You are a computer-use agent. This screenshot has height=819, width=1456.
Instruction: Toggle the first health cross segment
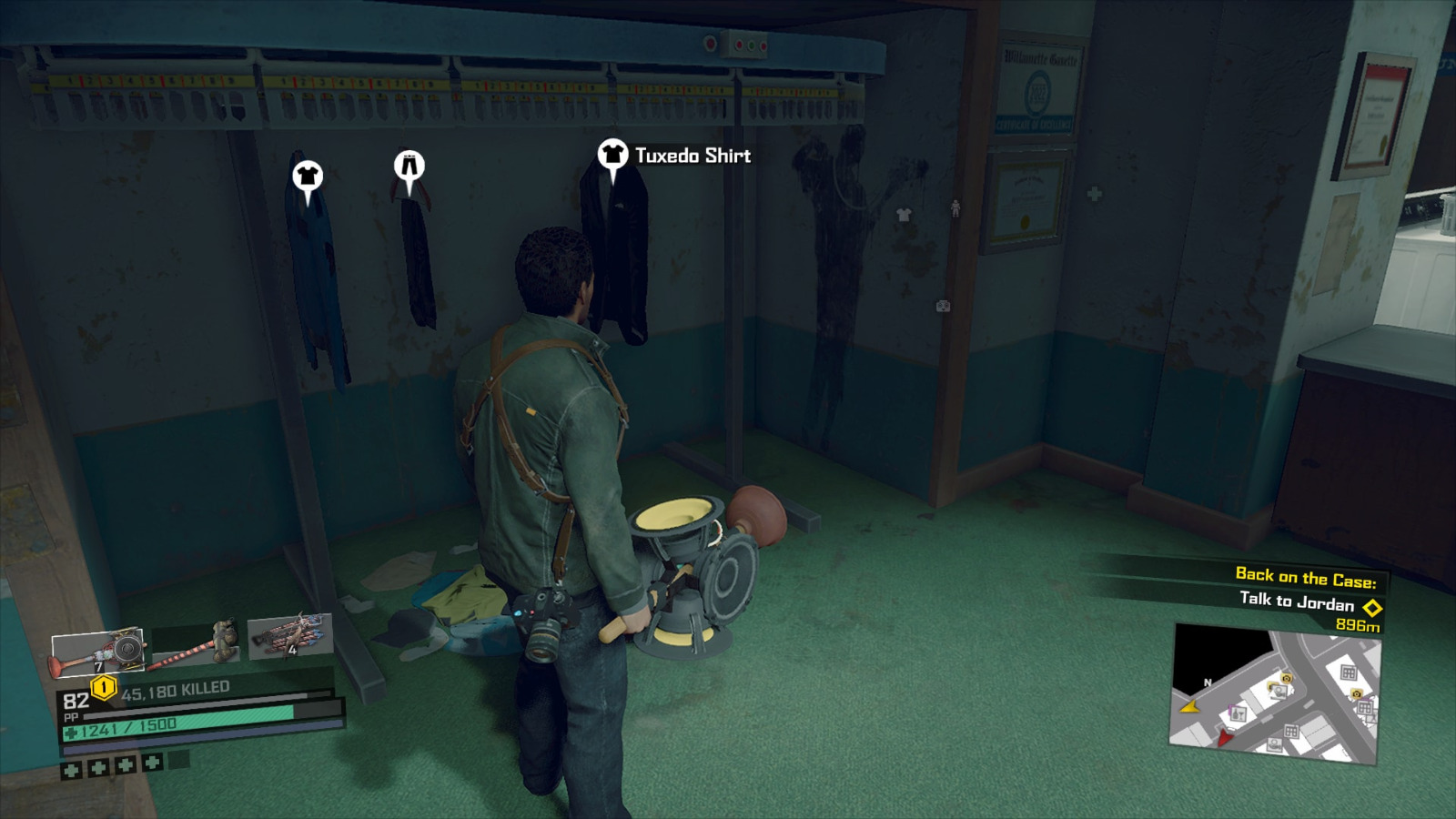tap(70, 773)
